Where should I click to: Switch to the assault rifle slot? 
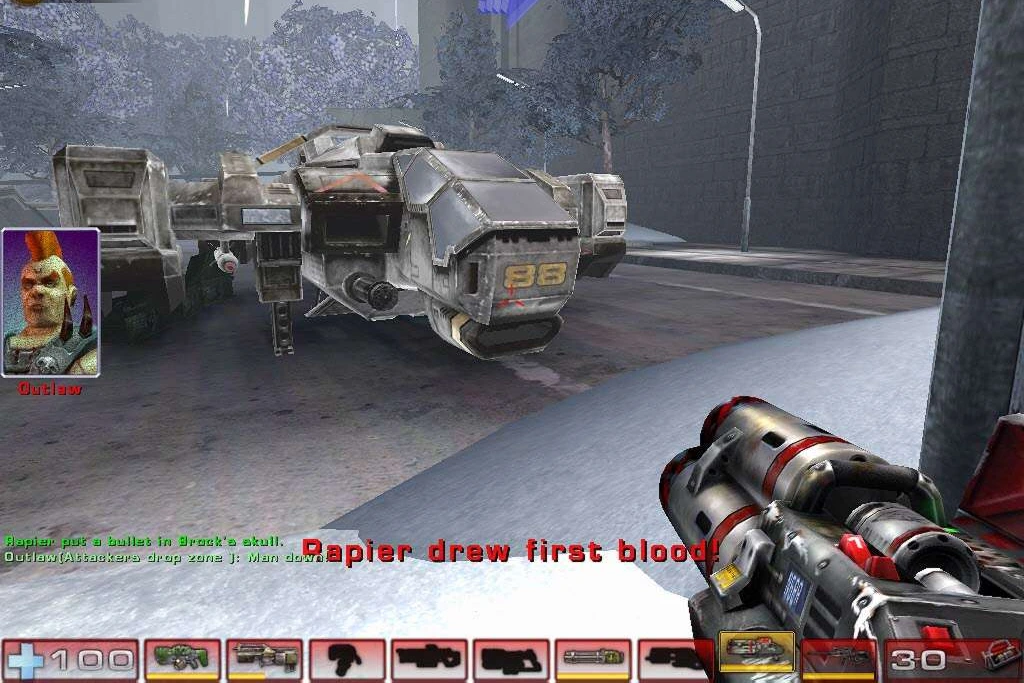click(x=264, y=659)
